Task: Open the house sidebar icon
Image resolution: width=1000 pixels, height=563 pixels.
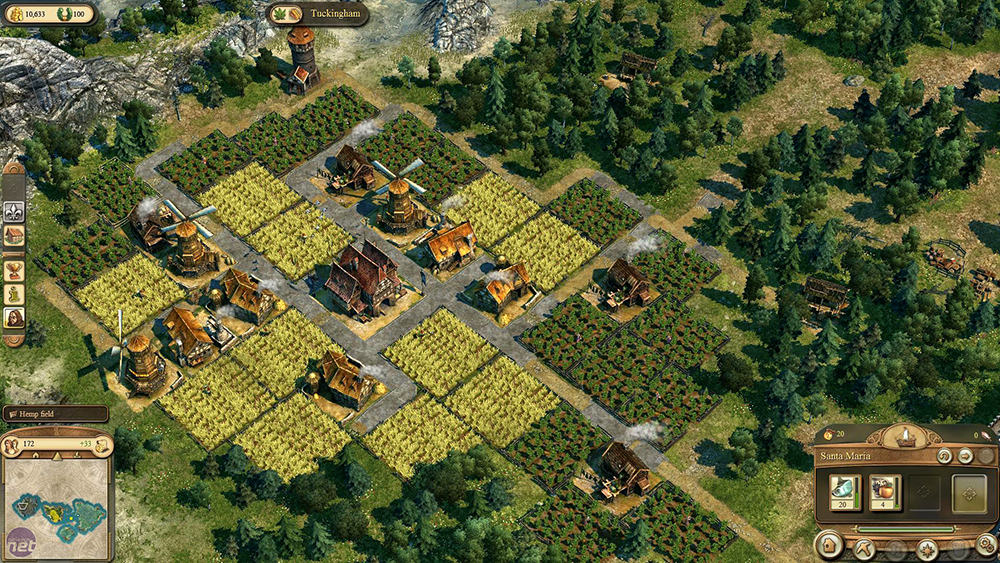Action: [14, 237]
